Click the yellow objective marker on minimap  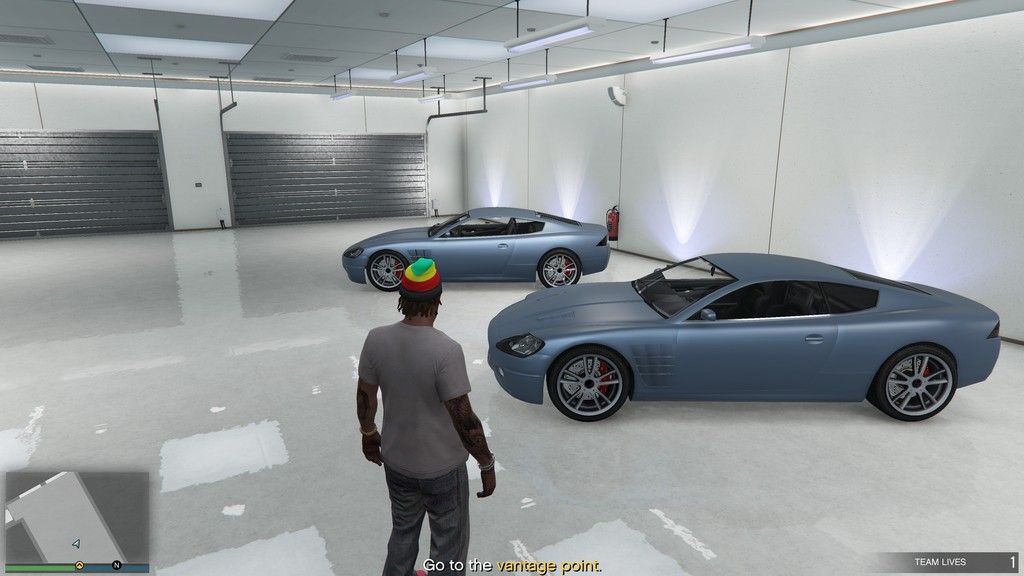[78, 565]
